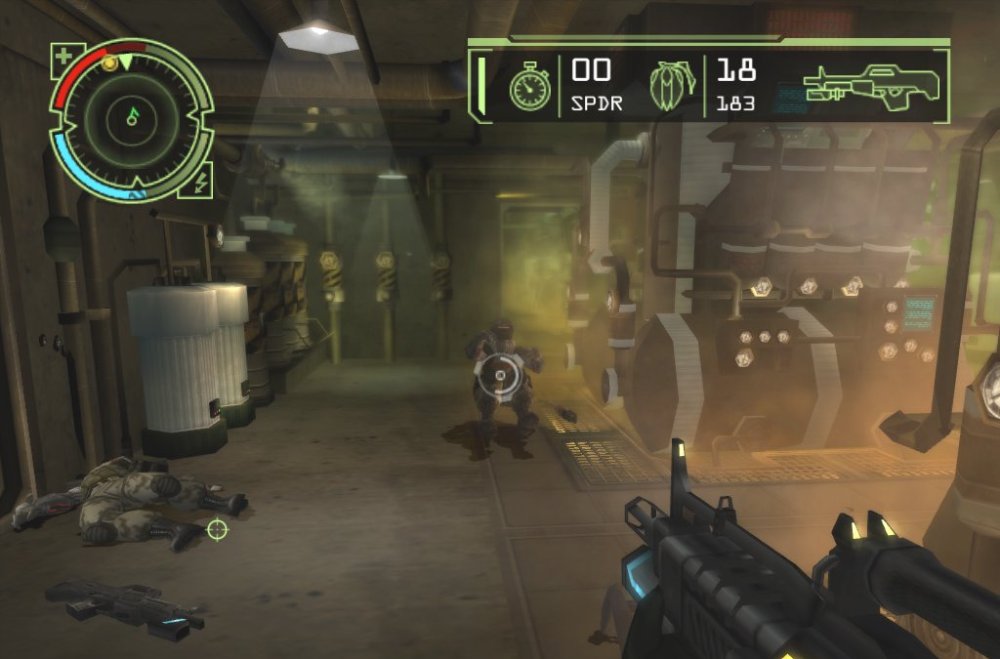This screenshot has width=1000, height=659.
Task: Click the health plus icon on the radar
Action: coord(66,56)
